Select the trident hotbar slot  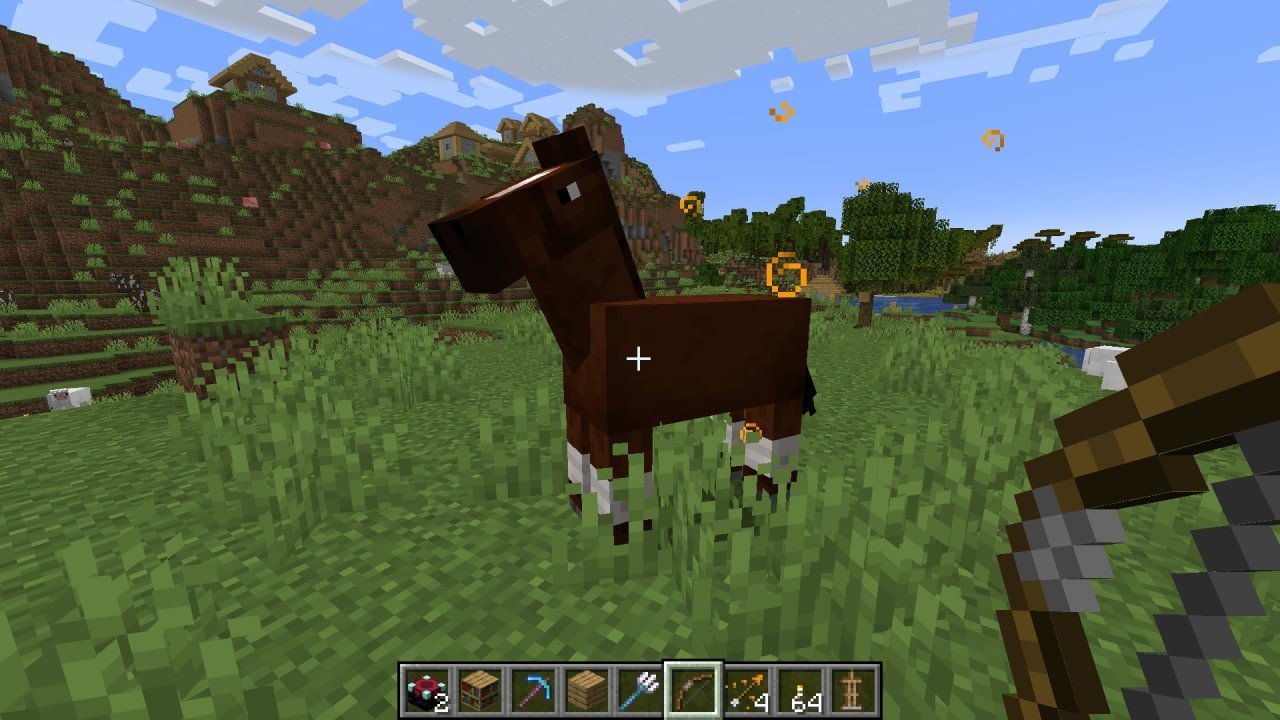pos(640,690)
